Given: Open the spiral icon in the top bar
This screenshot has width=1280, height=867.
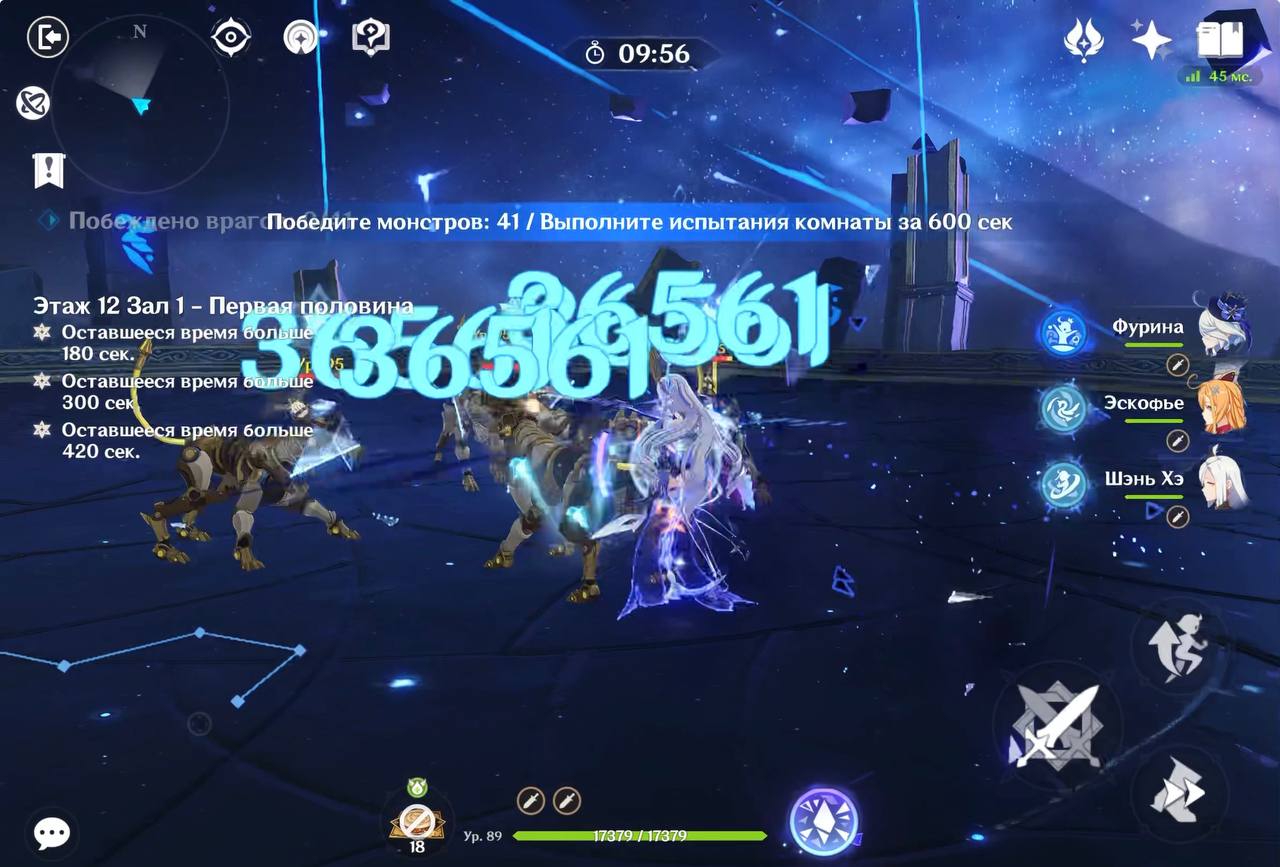Looking at the screenshot, I should (x=300, y=38).
